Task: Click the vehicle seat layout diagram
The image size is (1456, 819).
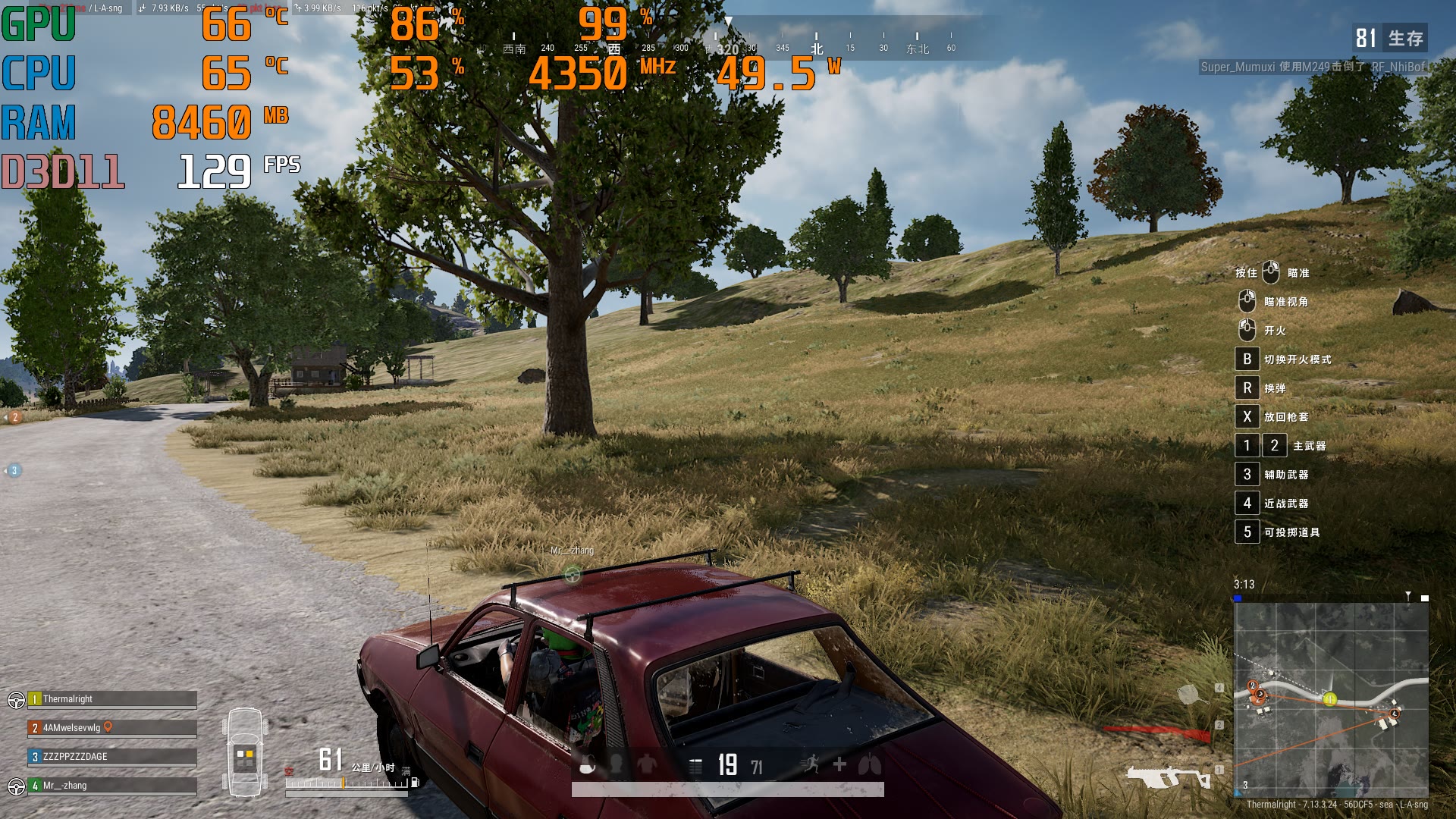Action: 244,752
